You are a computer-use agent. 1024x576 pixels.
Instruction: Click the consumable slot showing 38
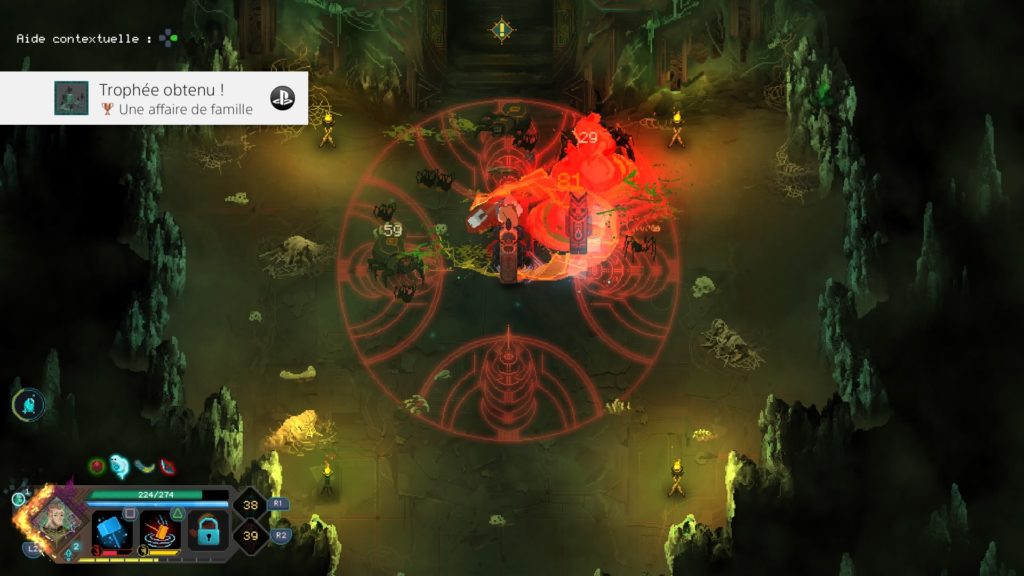[x=249, y=506]
